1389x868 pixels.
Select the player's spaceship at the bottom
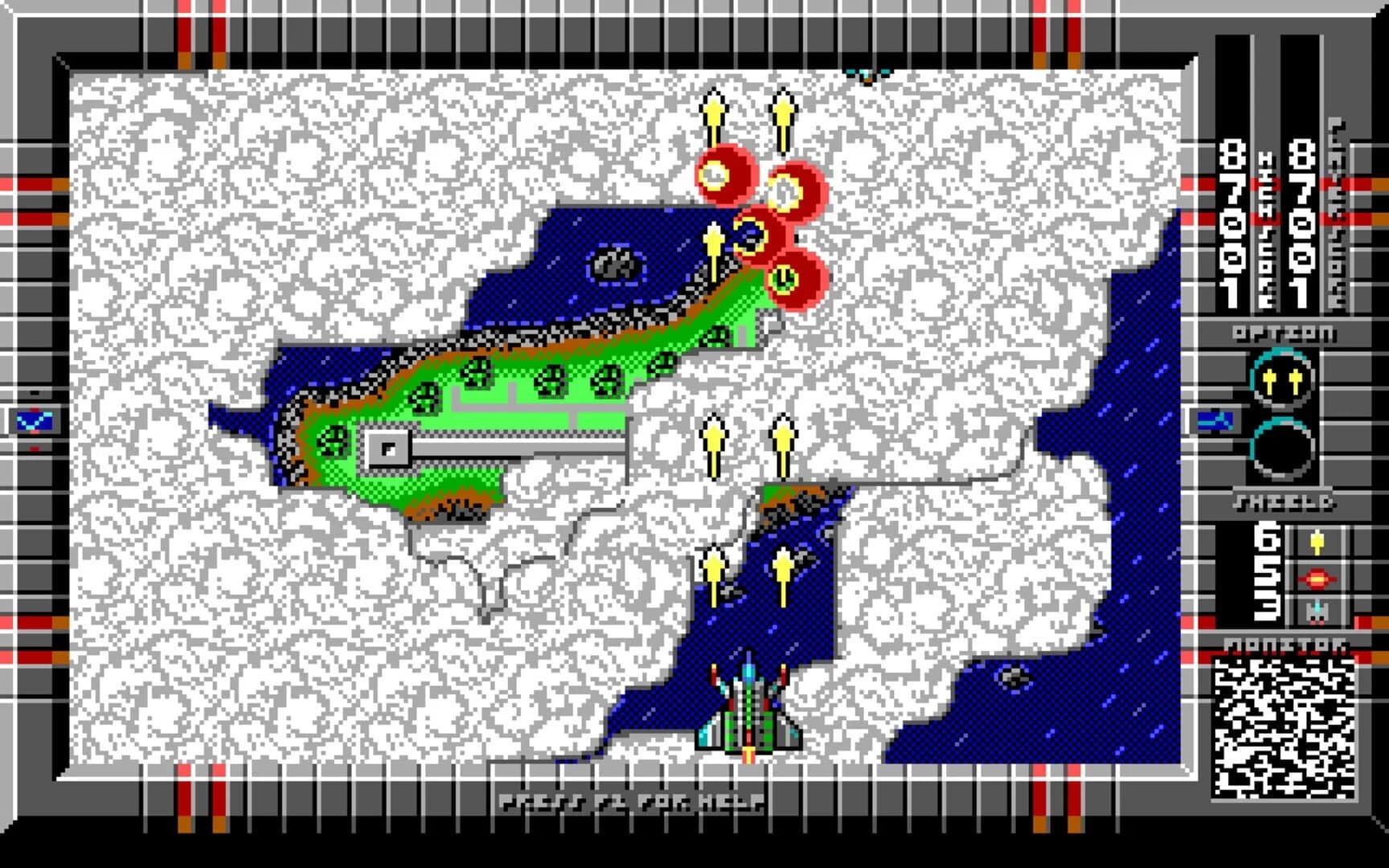coord(748,715)
